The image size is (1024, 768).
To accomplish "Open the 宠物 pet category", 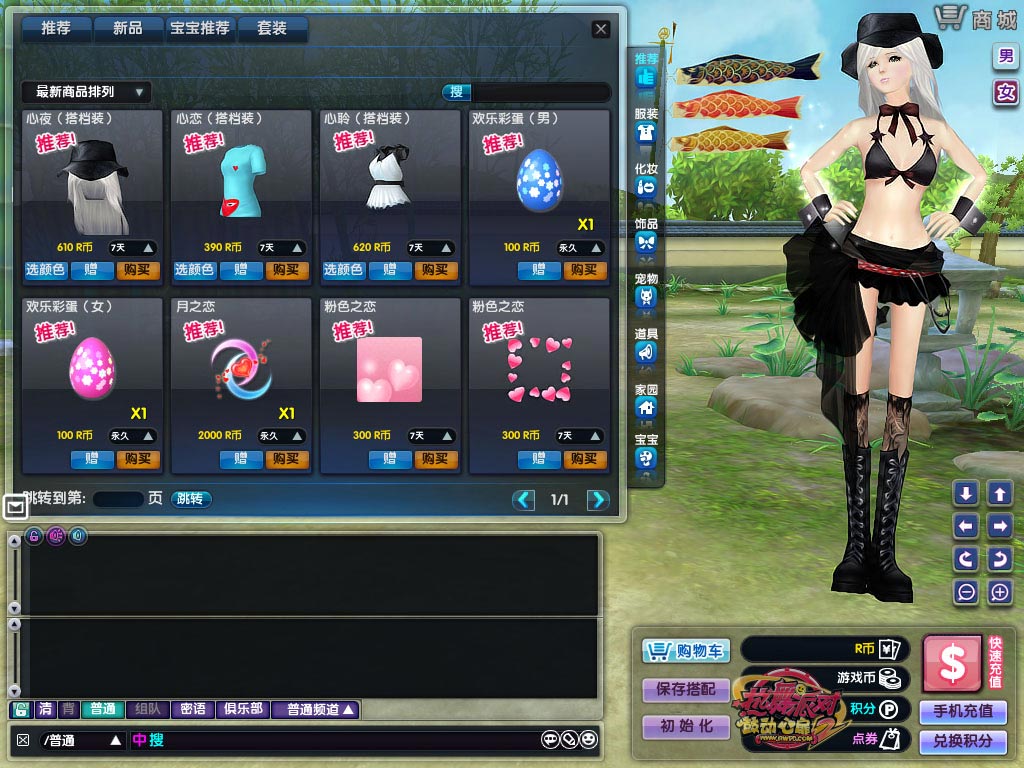I will pos(646,289).
